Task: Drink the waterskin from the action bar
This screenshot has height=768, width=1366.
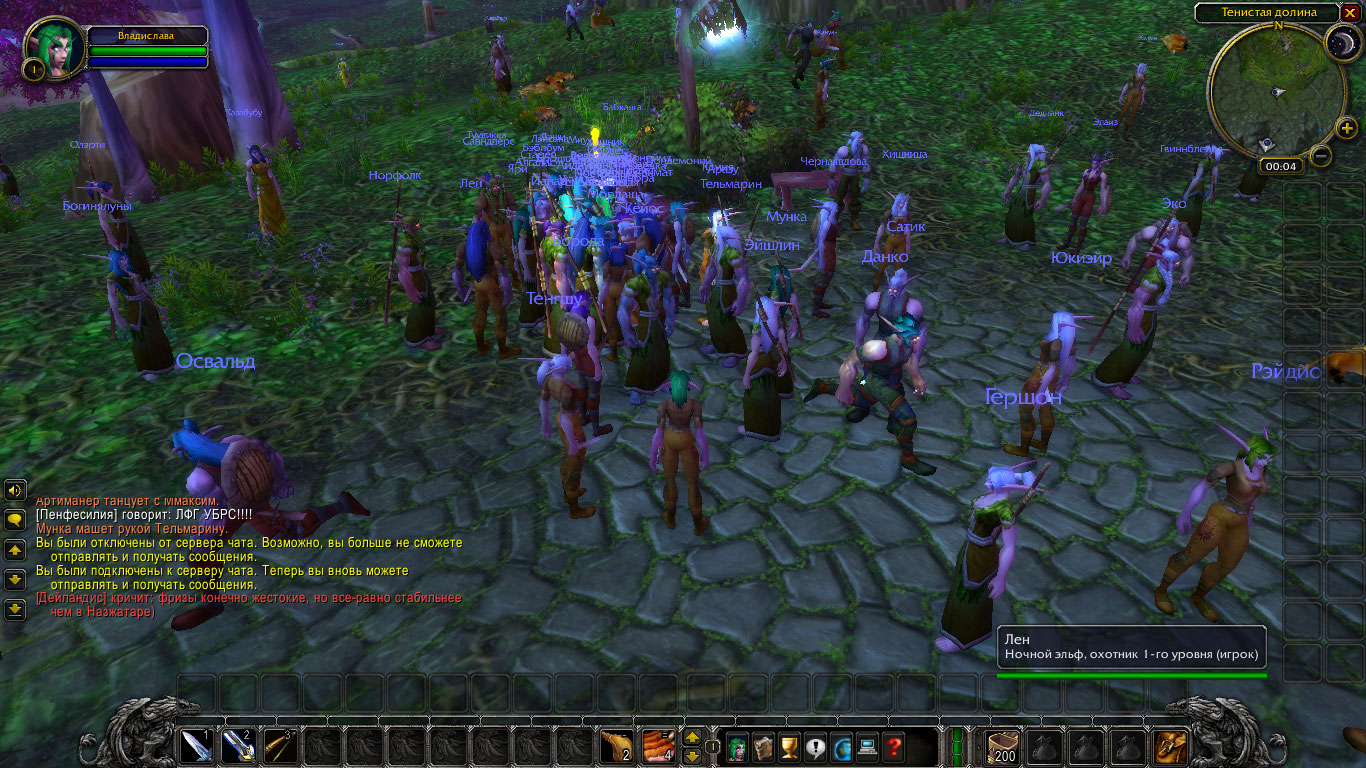Action: tap(616, 745)
